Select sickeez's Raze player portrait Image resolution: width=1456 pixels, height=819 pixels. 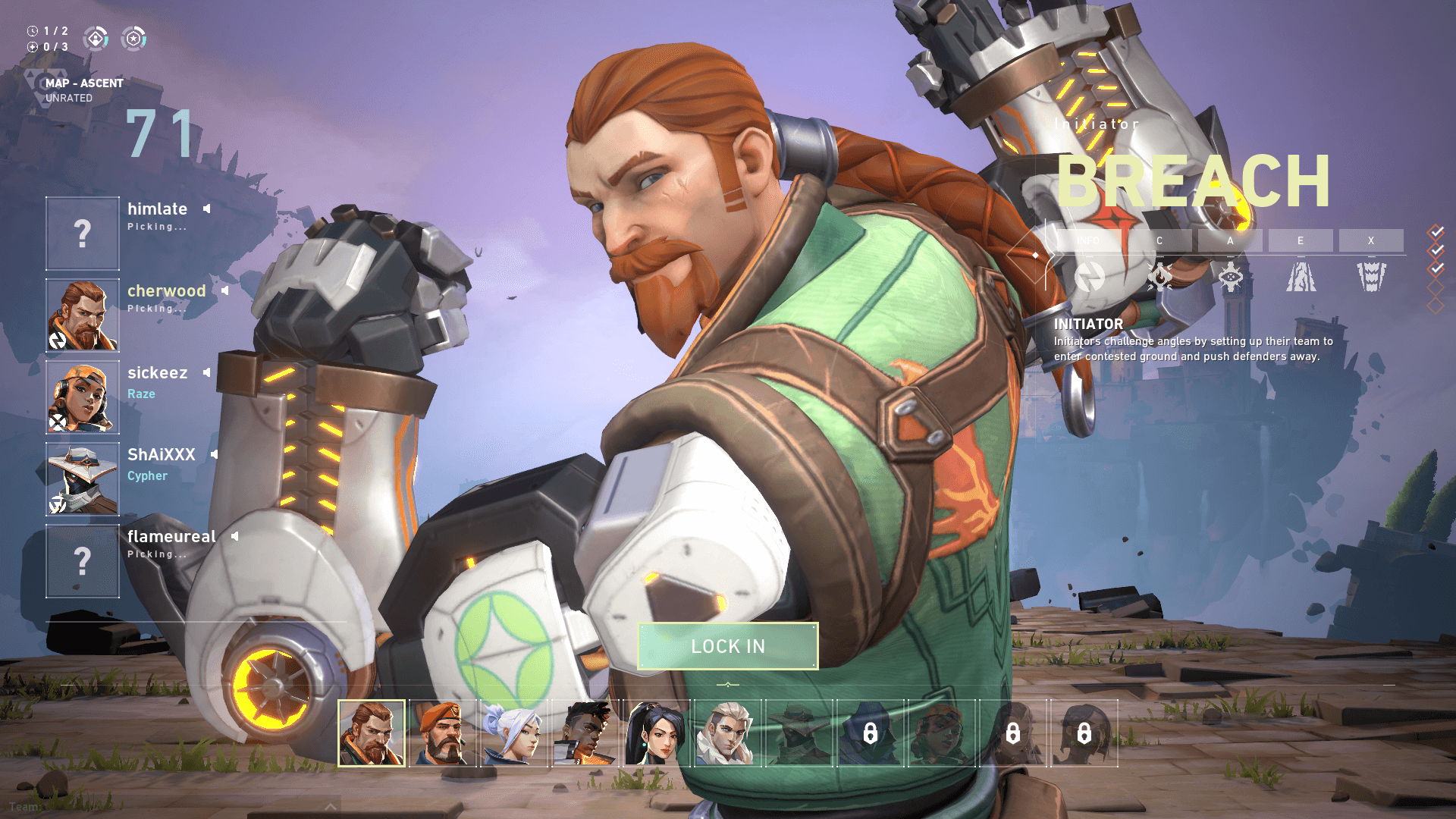pyautogui.click(x=83, y=397)
